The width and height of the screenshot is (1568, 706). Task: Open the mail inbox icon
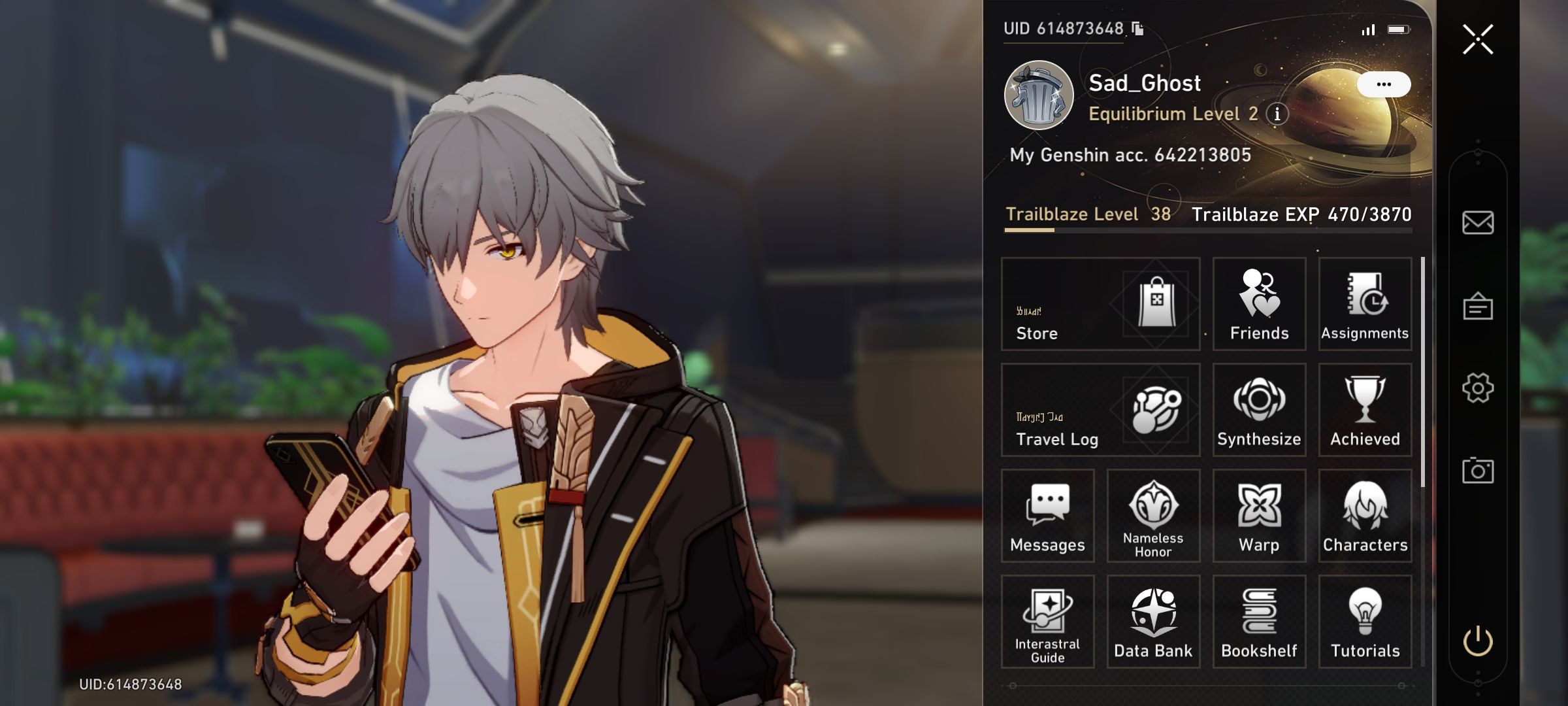(1477, 222)
